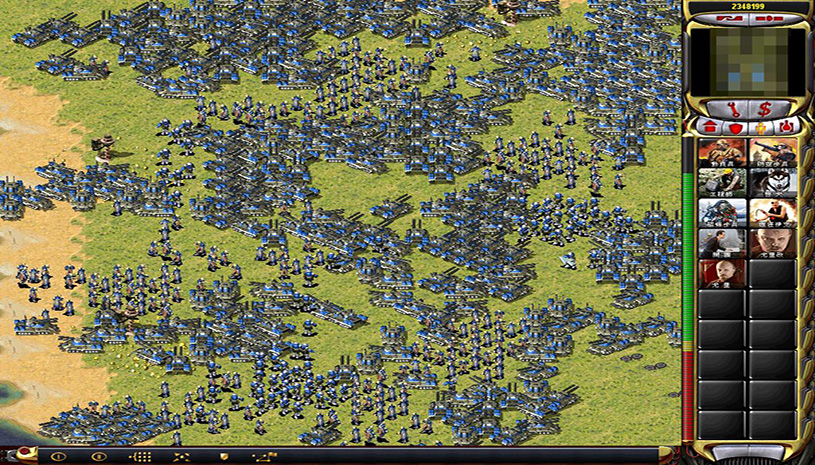
Task: Select the engineer build icon
Action: pyautogui.click(x=723, y=182)
